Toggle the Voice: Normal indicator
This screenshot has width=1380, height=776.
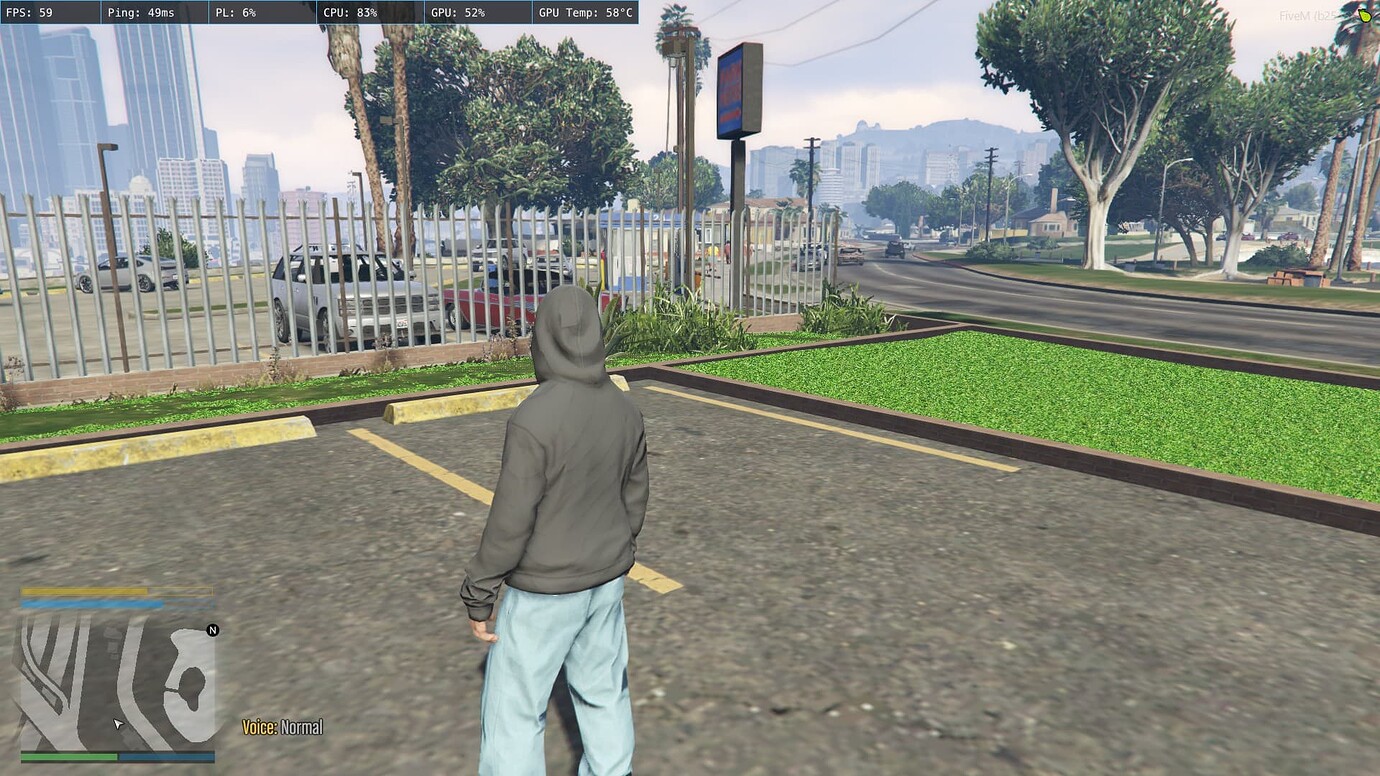285,727
